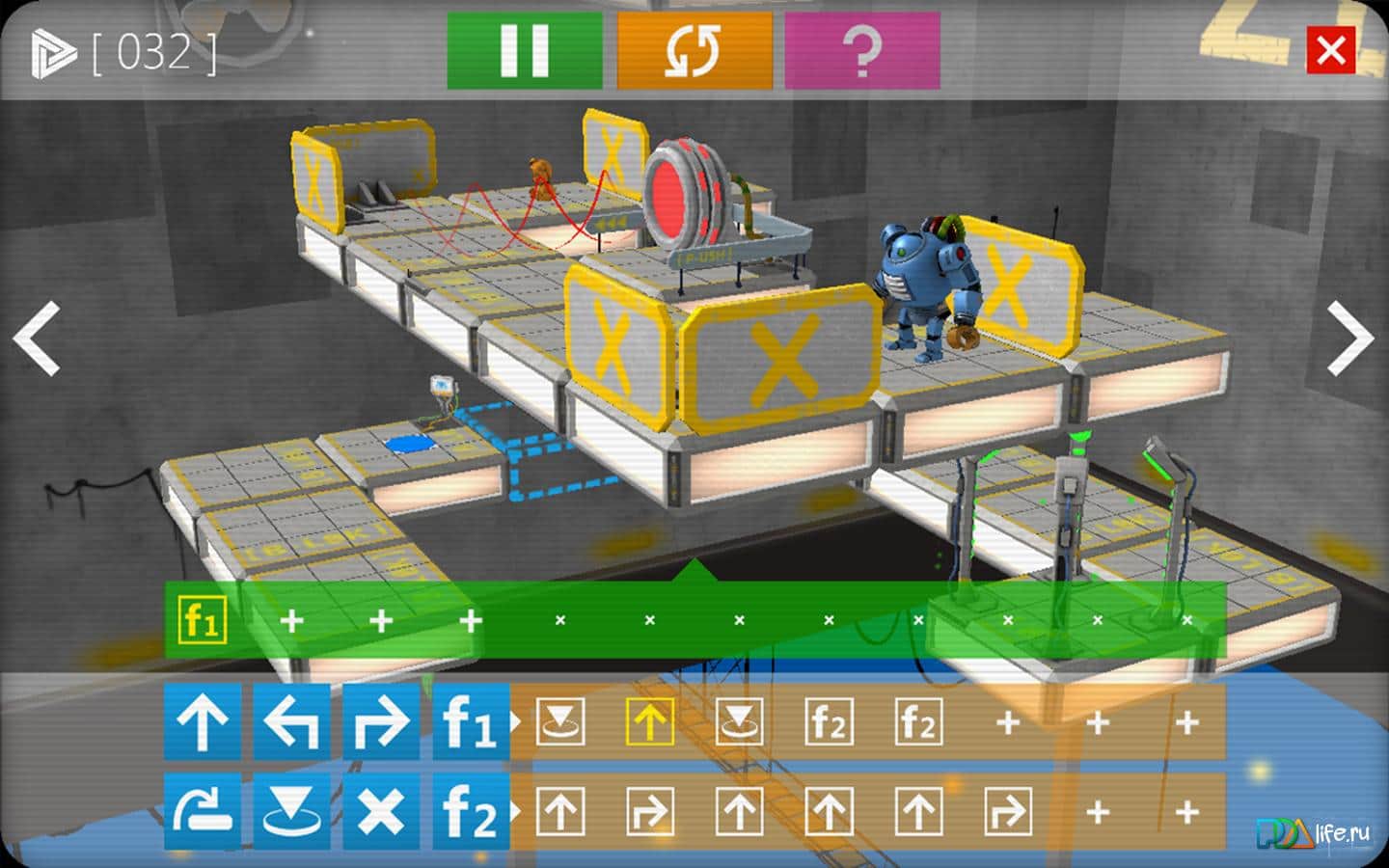Select the jump/land command icon
This screenshot has width=1389, height=868.
292,810
